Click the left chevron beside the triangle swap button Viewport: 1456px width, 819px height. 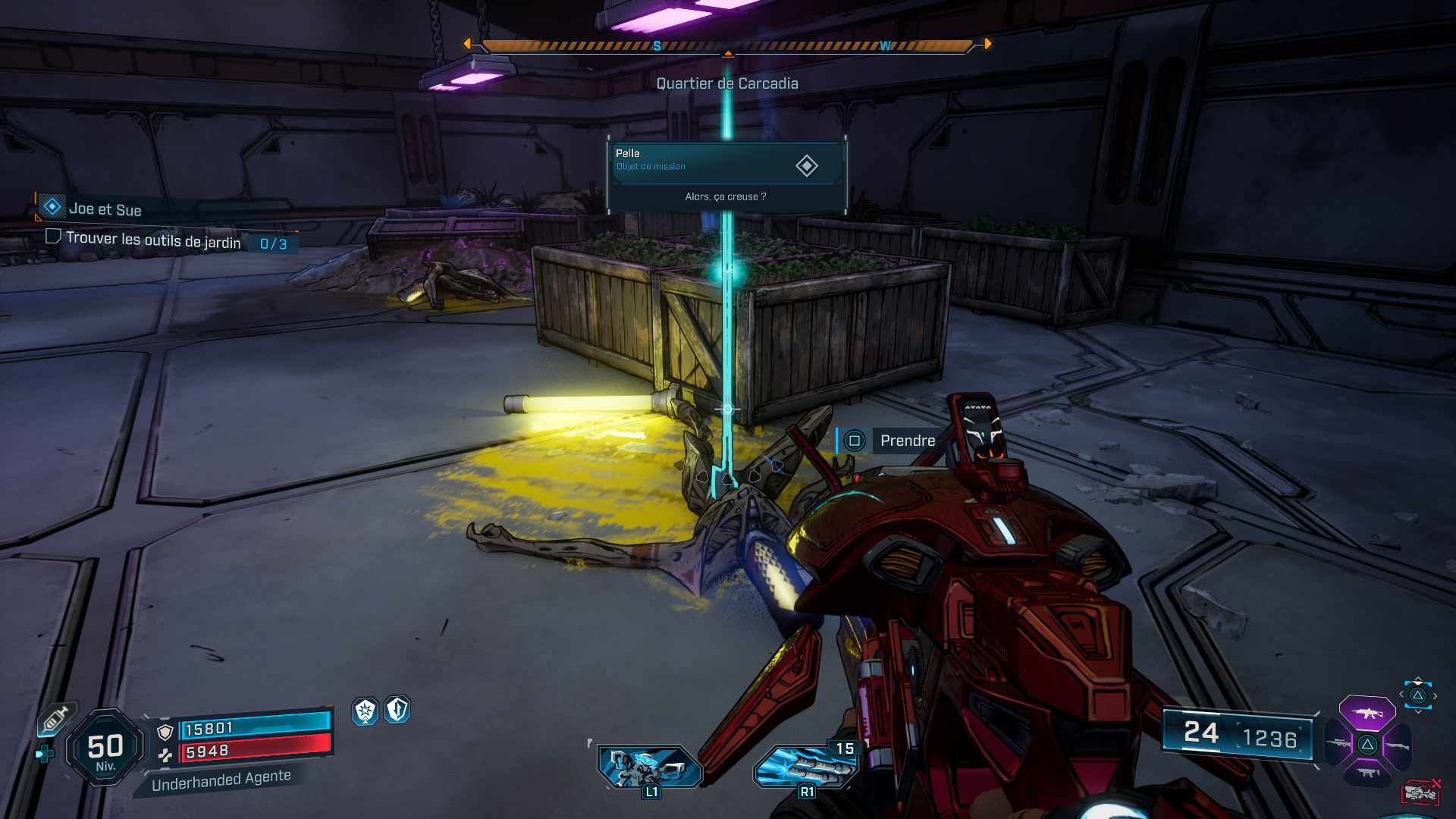pos(1401,695)
